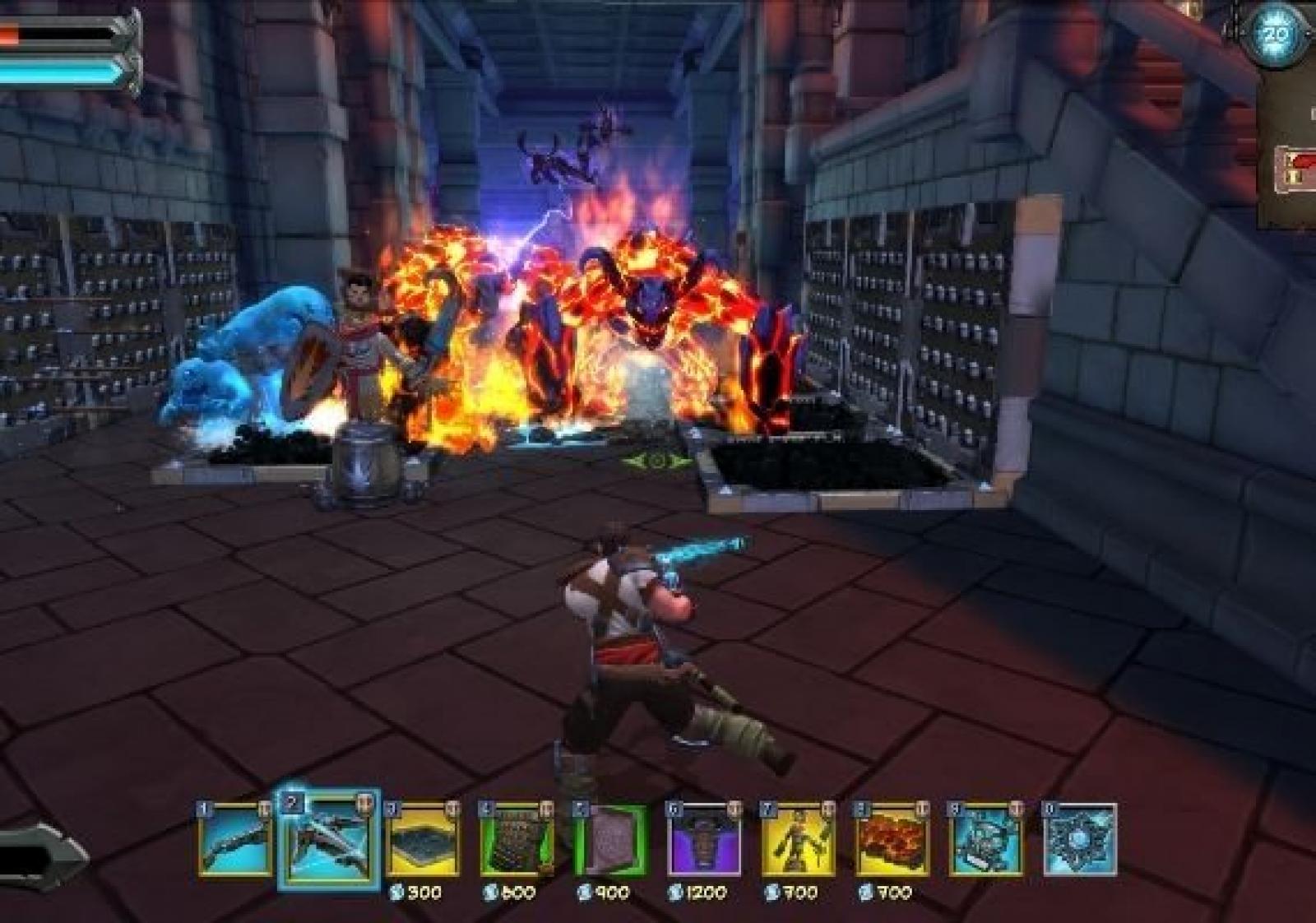Pick the wall trap costing 600
This screenshot has height=923, width=1316.
coord(517,840)
